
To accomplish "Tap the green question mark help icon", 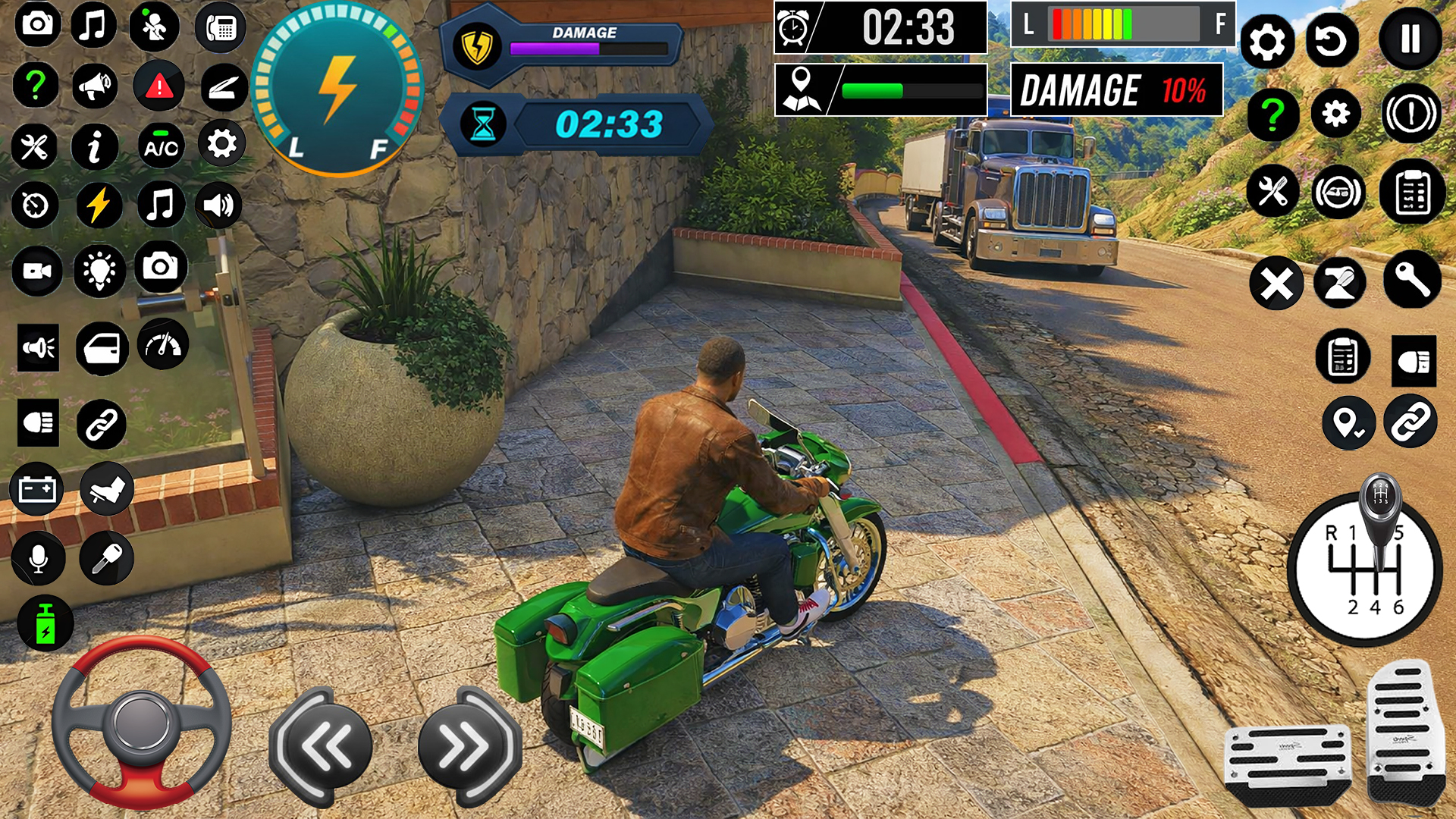I will point(35,85).
